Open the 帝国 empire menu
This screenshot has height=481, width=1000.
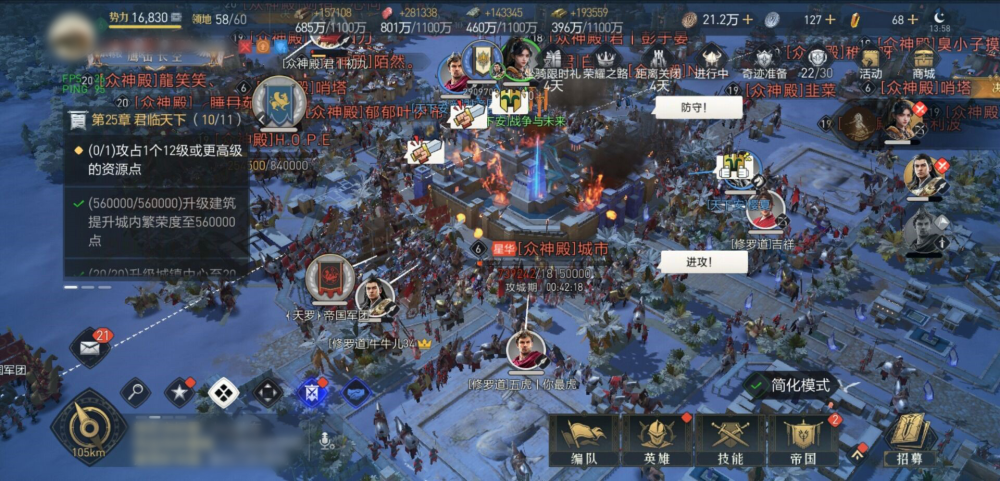(803, 440)
